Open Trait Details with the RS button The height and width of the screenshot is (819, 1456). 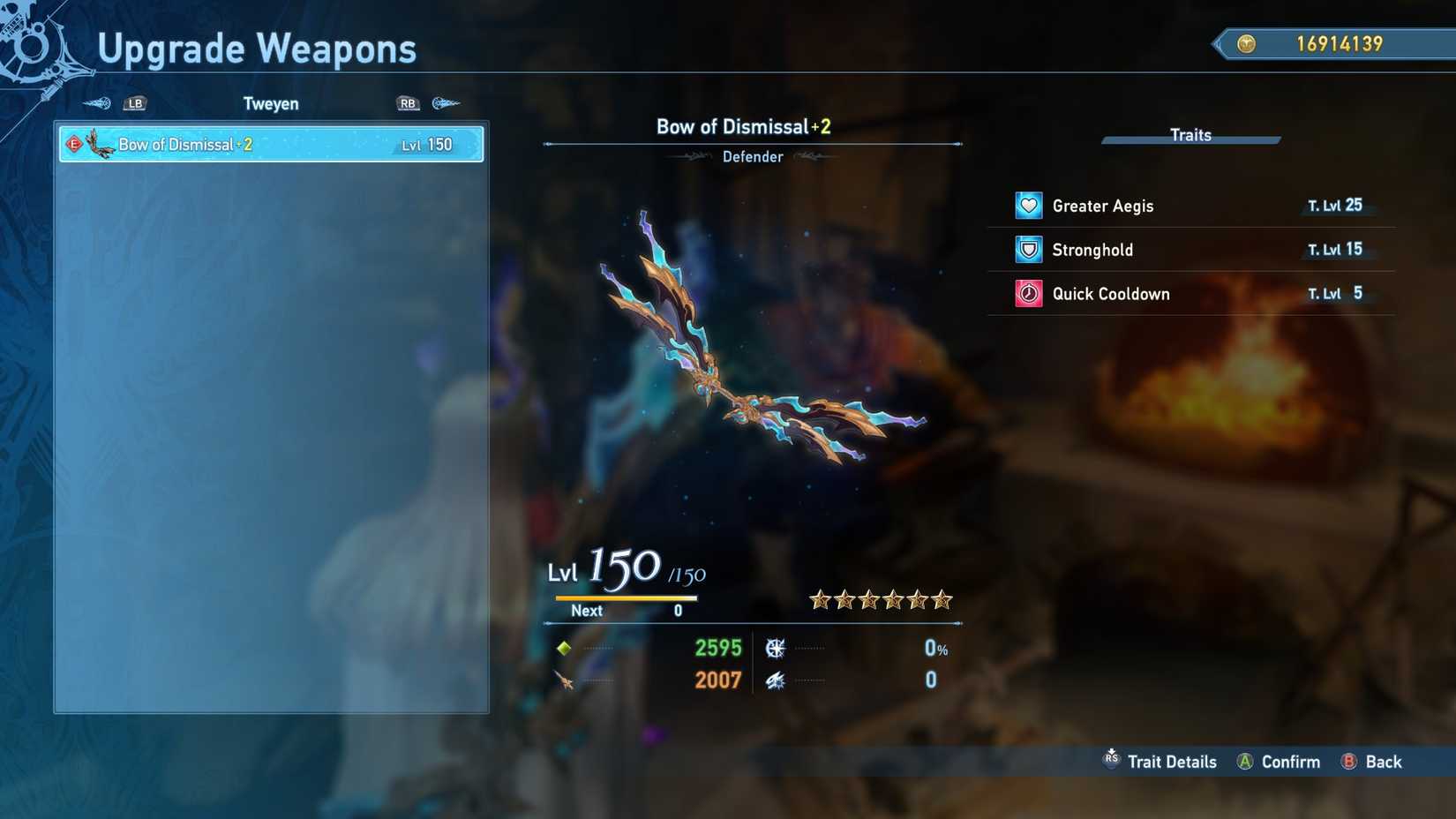1111,761
